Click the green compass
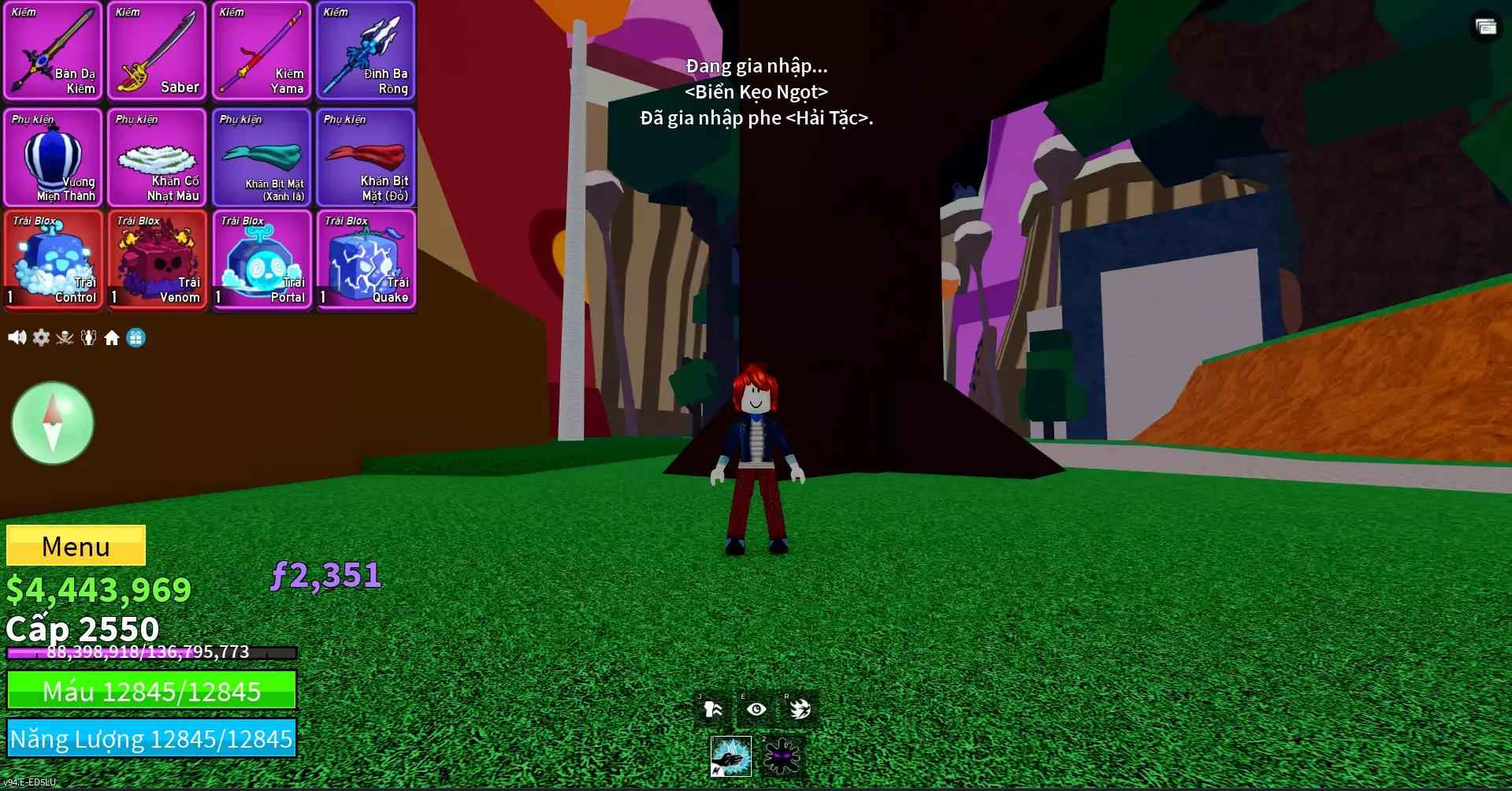The width and height of the screenshot is (1512, 791). click(x=53, y=423)
